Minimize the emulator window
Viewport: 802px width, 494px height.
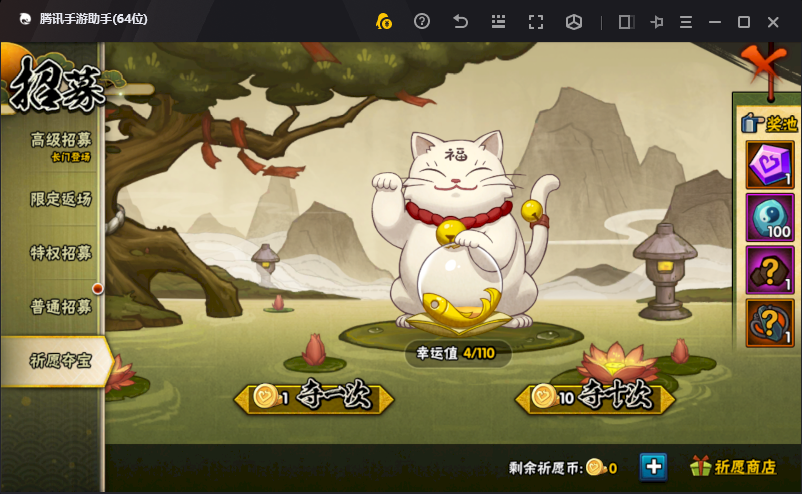[x=714, y=21]
